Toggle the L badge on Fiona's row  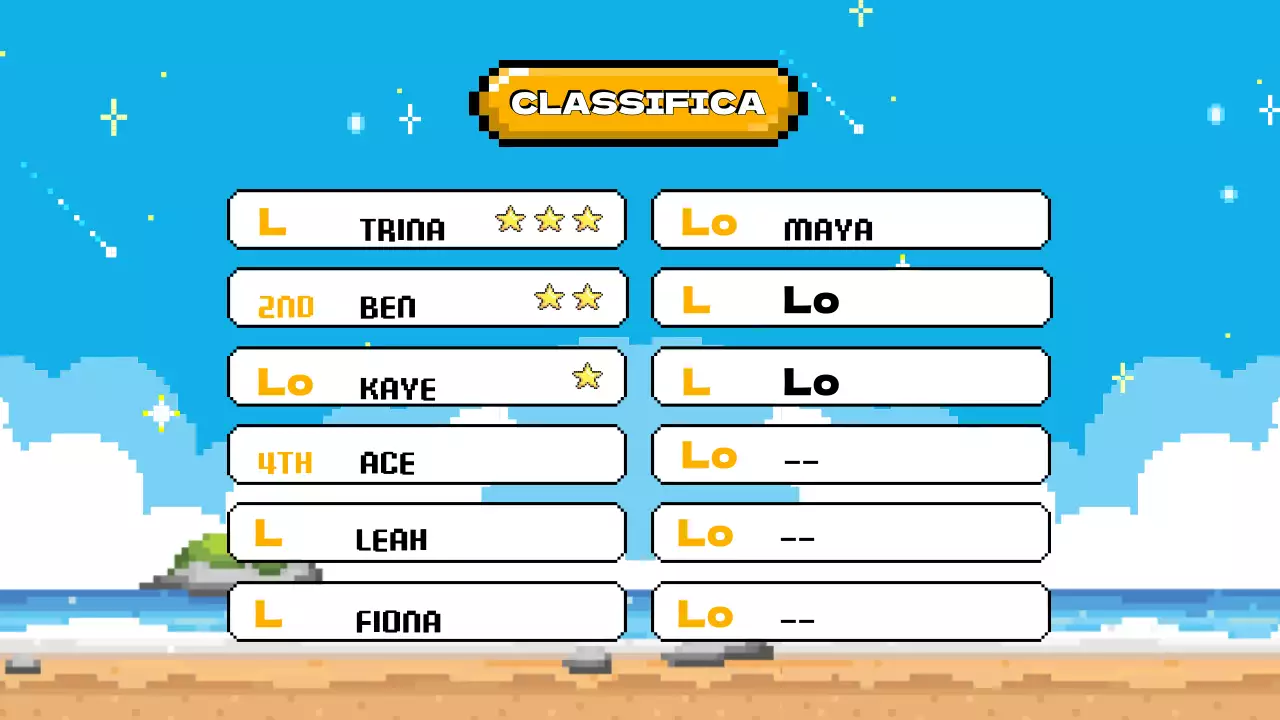pos(268,617)
